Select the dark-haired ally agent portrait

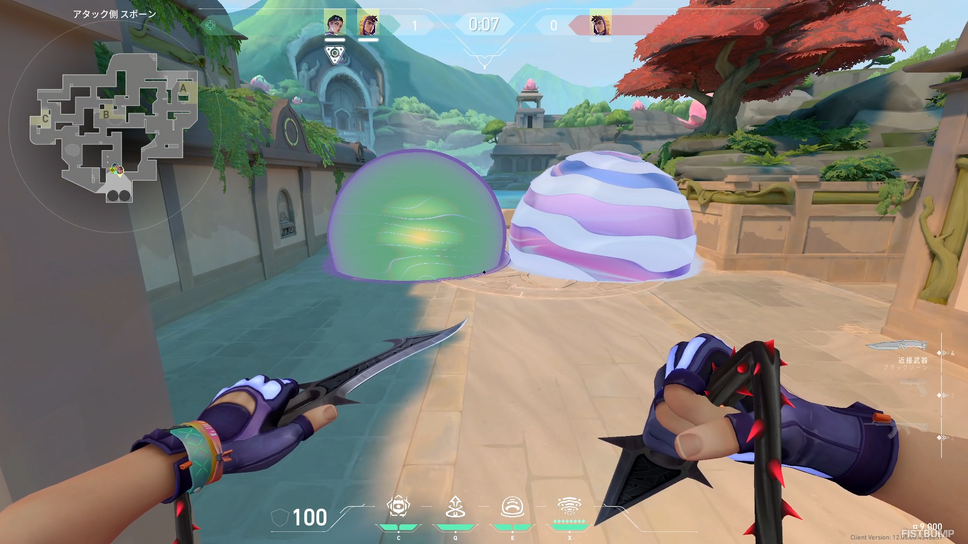tap(335, 23)
